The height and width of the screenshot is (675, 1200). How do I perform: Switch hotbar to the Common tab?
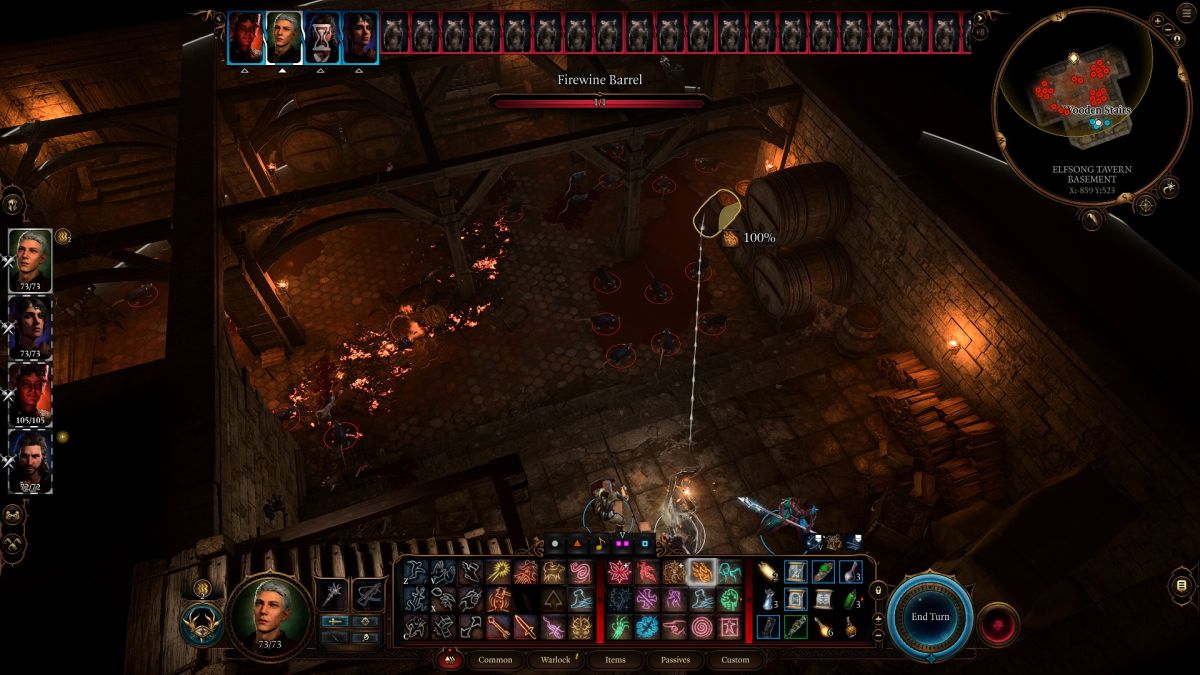click(495, 660)
